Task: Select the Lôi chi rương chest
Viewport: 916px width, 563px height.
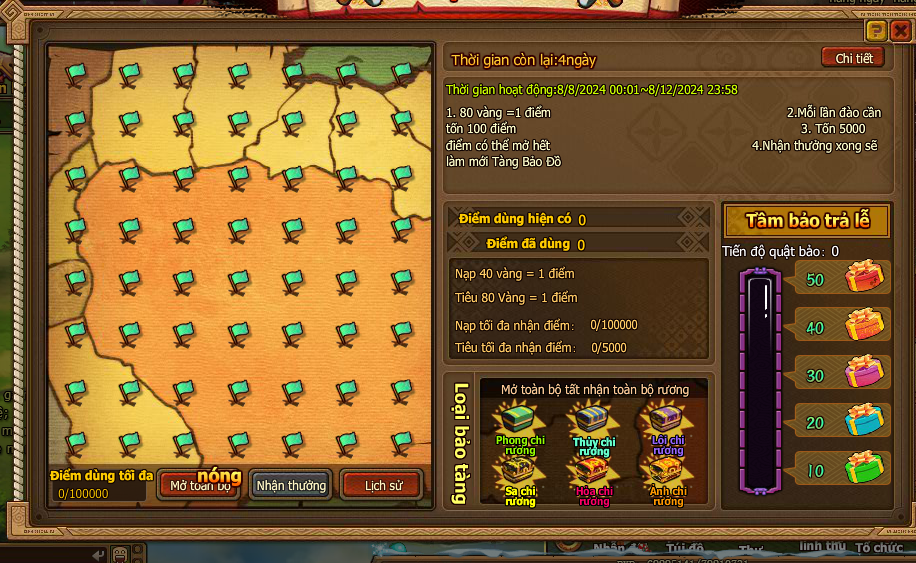Action: coord(667,420)
